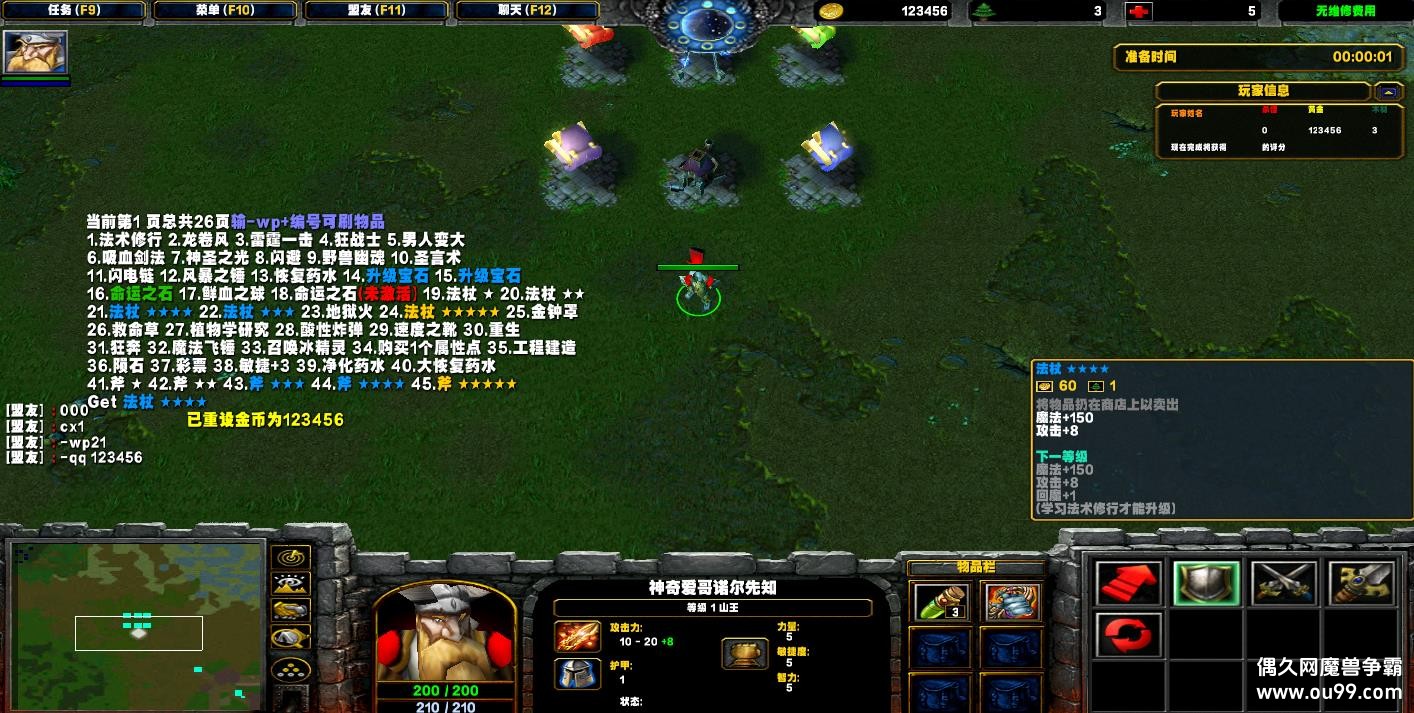The height and width of the screenshot is (713, 1414).
Task: Open the 聊天 (F12) chat log
Action: click(x=529, y=10)
